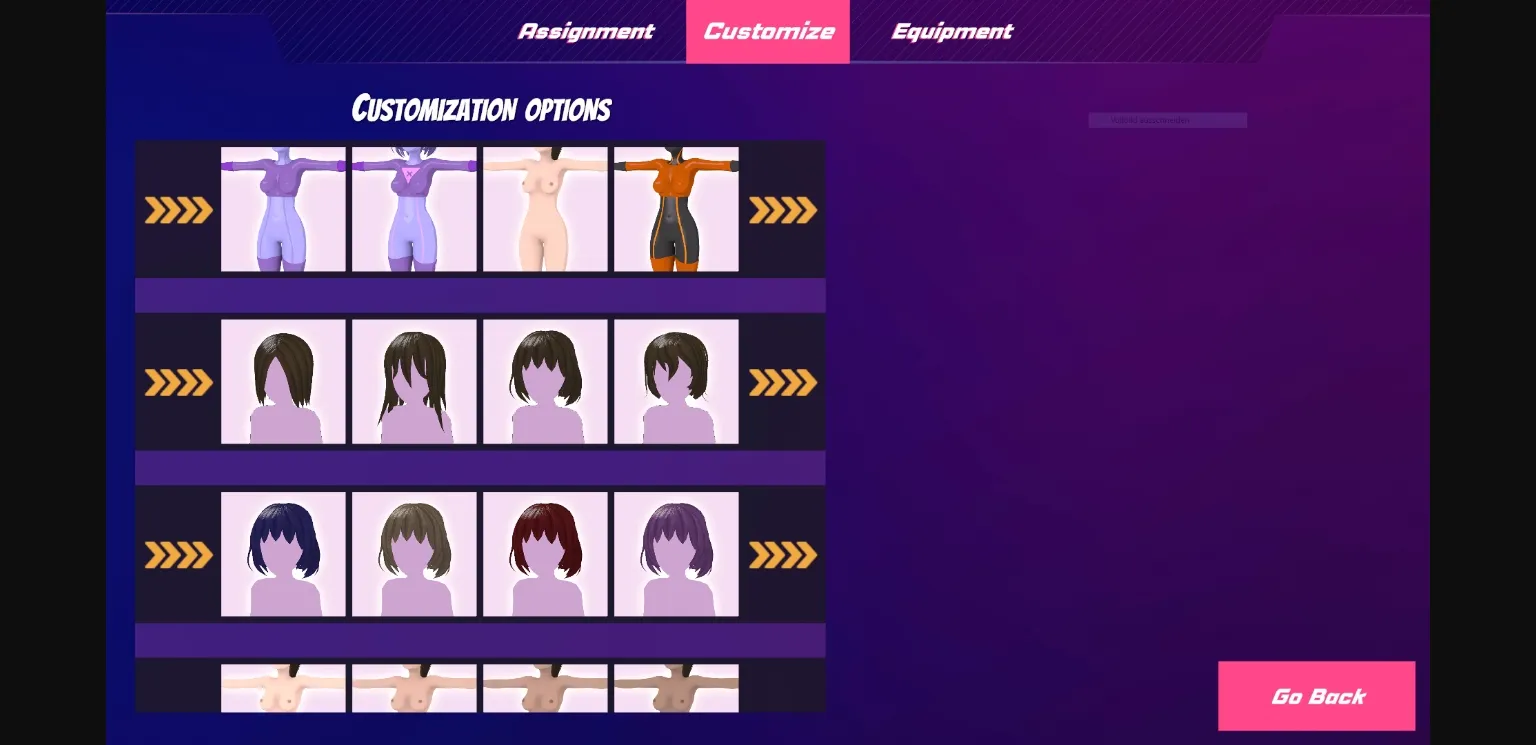Select the dark blue hair color
The image size is (1536, 745).
[x=283, y=555]
